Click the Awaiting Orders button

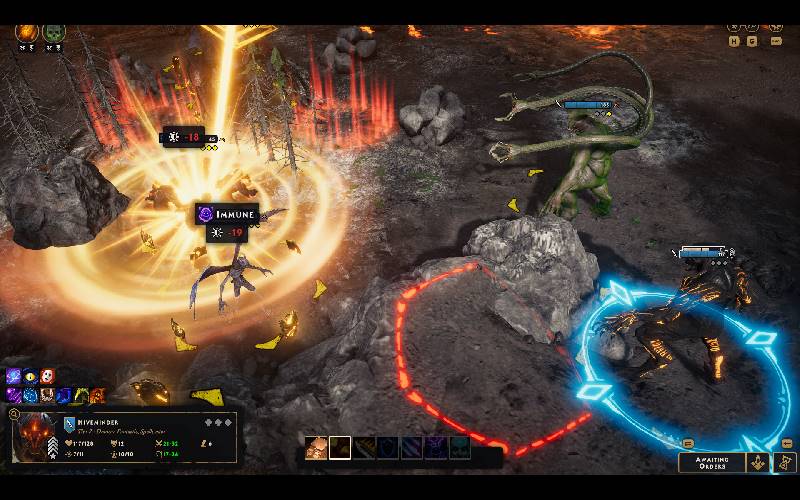713,462
